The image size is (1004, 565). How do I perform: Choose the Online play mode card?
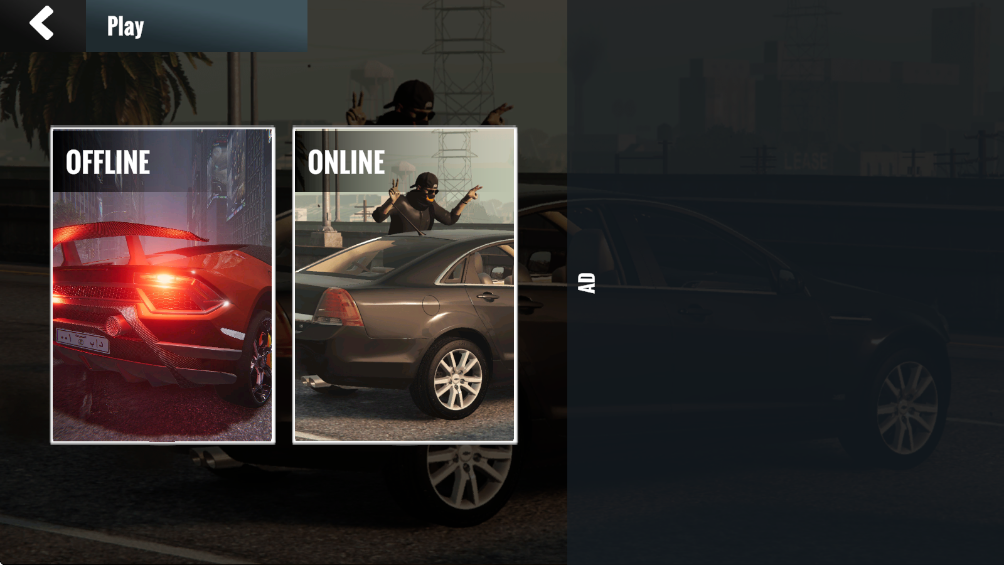404,285
